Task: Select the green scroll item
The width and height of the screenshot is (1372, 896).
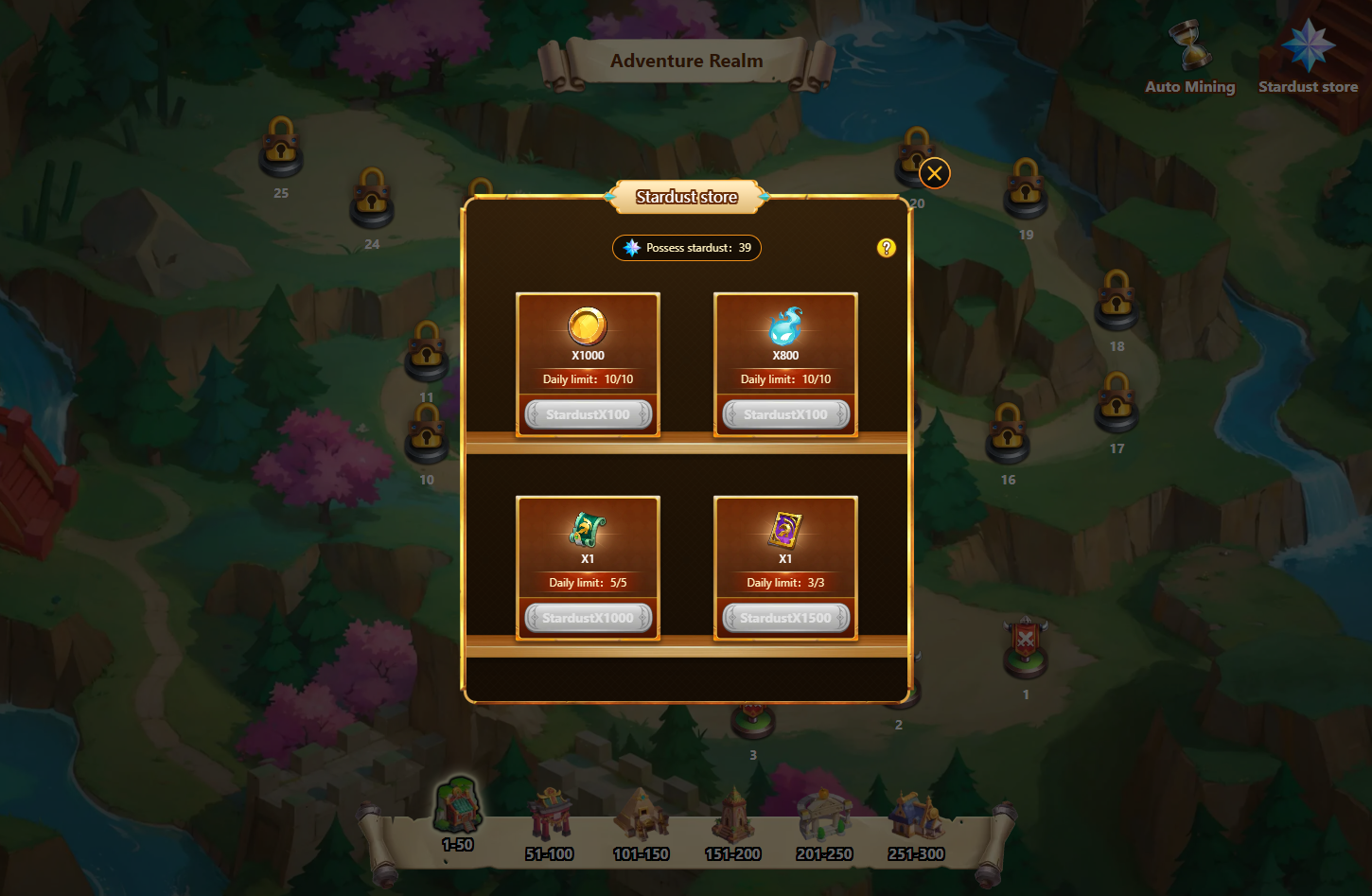Action: click(x=587, y=531)
